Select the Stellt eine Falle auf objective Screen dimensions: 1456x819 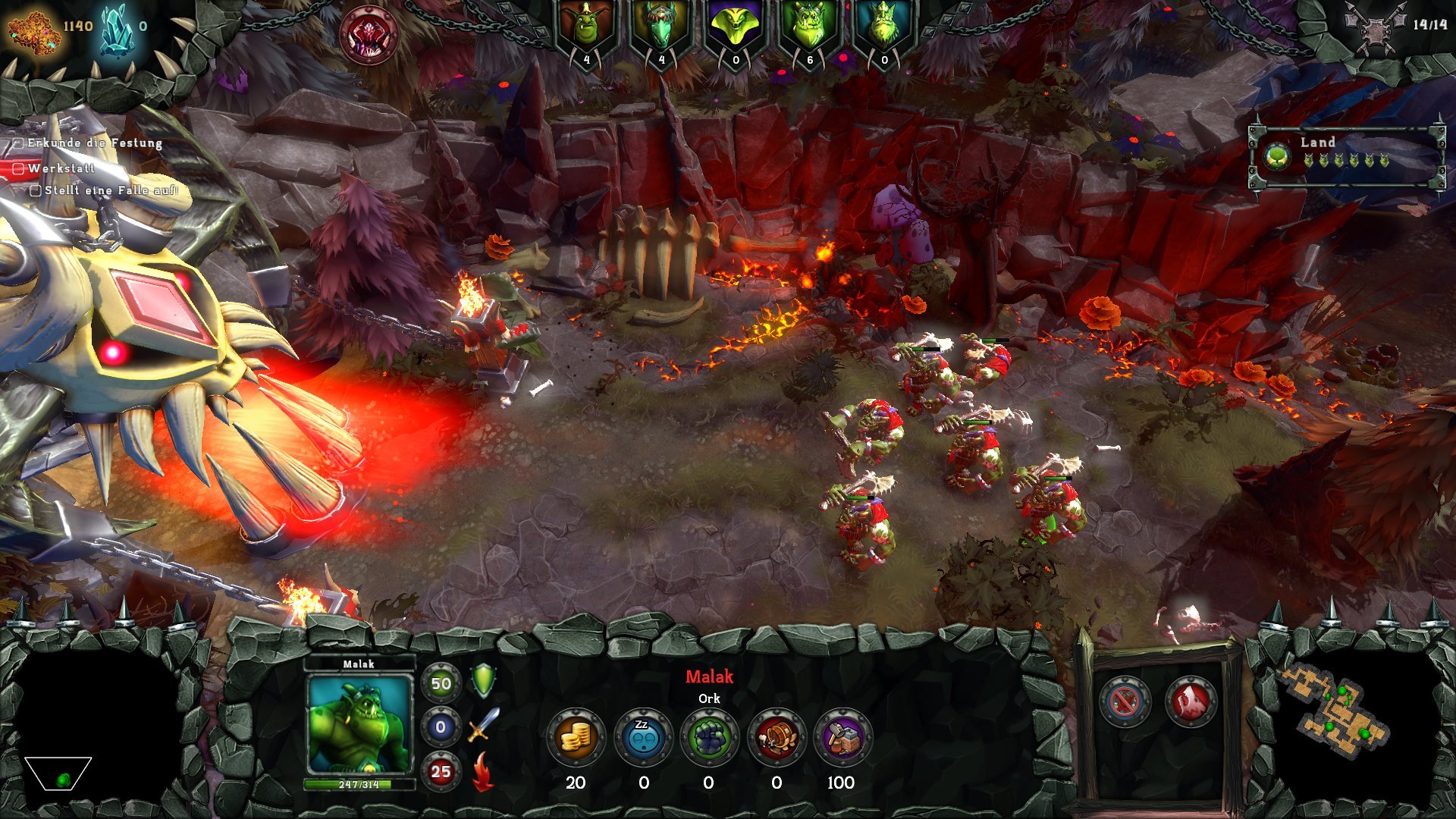click(110, 190)
